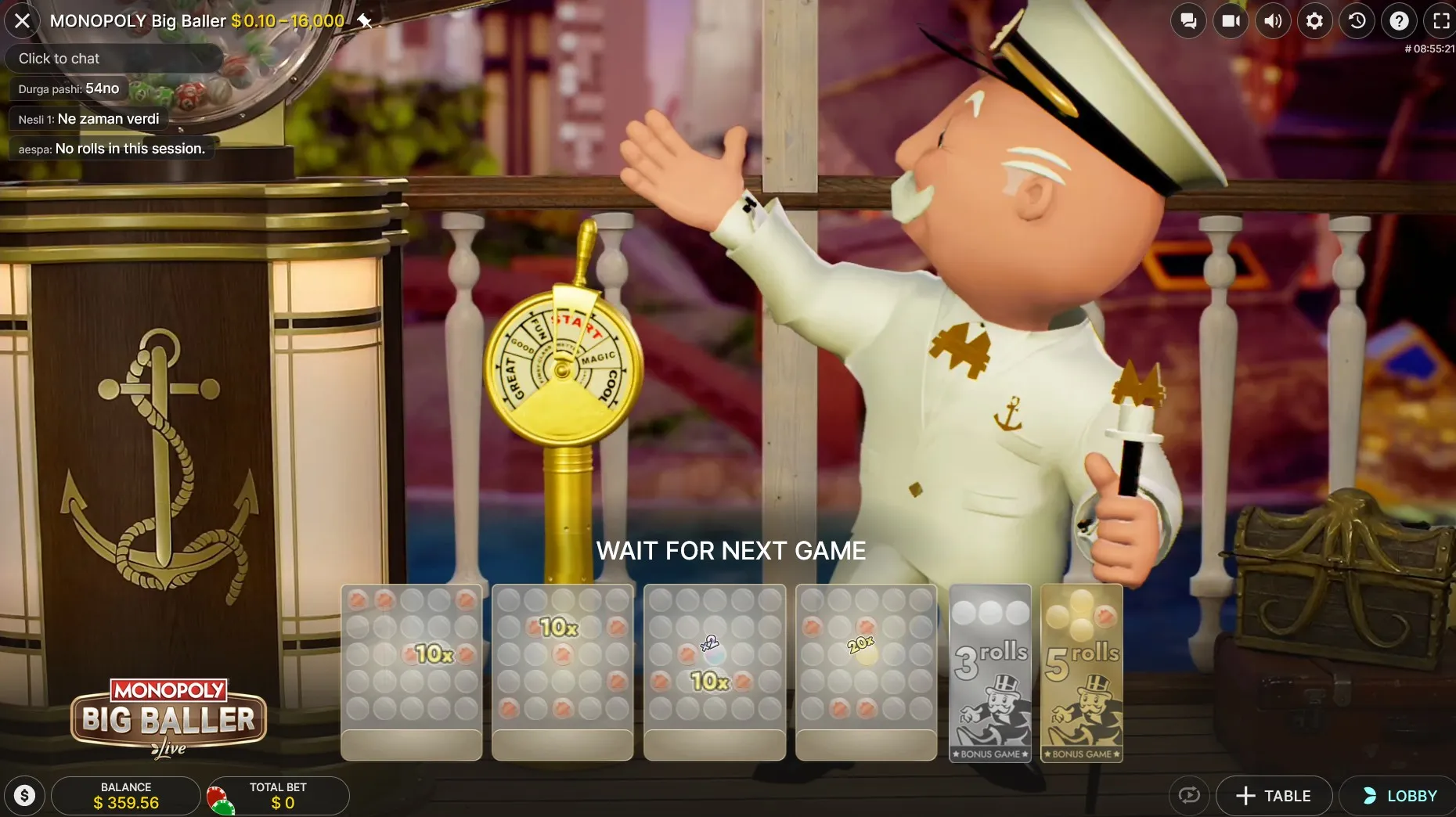Expand the Total Bet panel

(278, 795)
